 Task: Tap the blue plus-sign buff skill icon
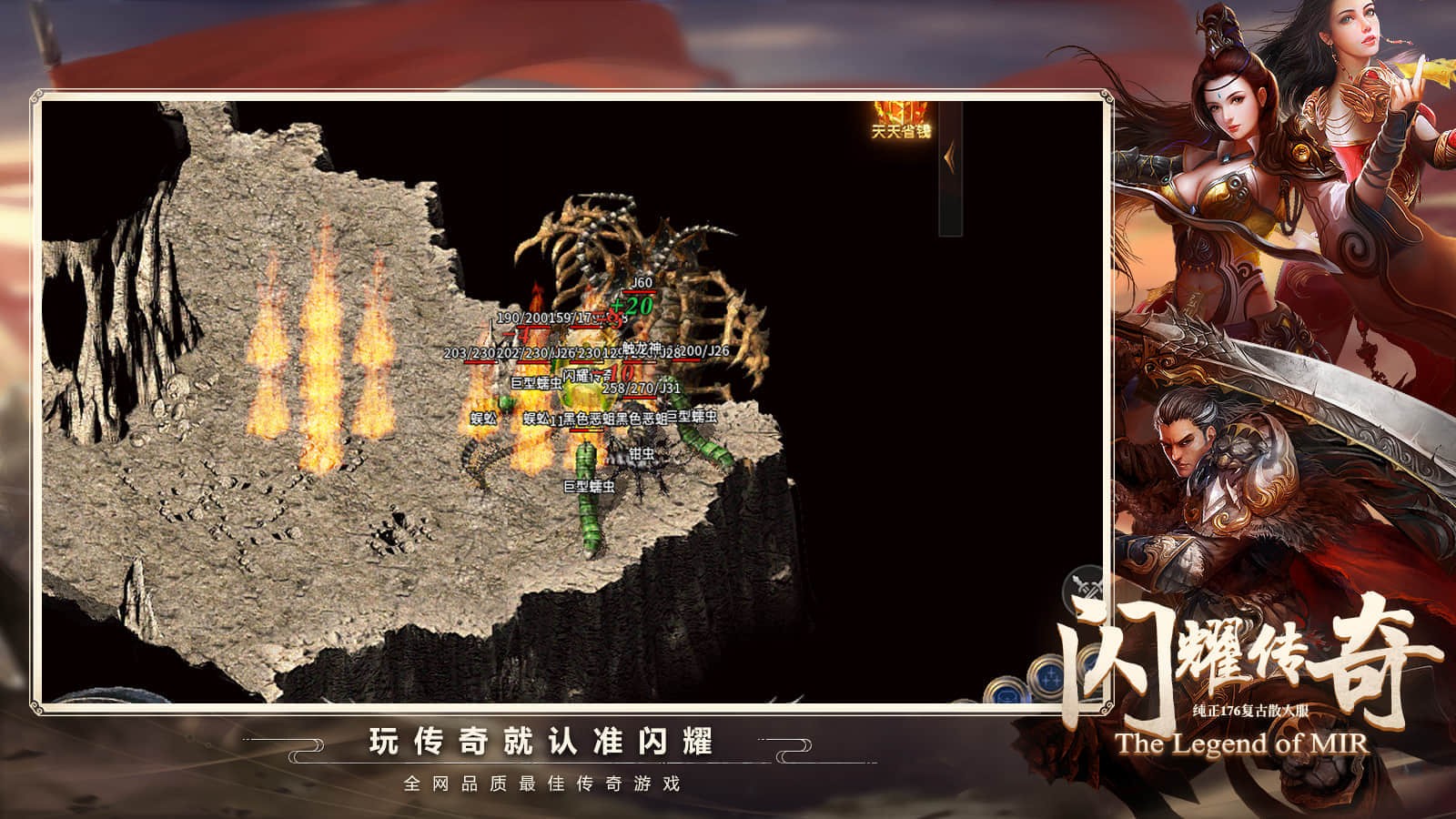1050,677
